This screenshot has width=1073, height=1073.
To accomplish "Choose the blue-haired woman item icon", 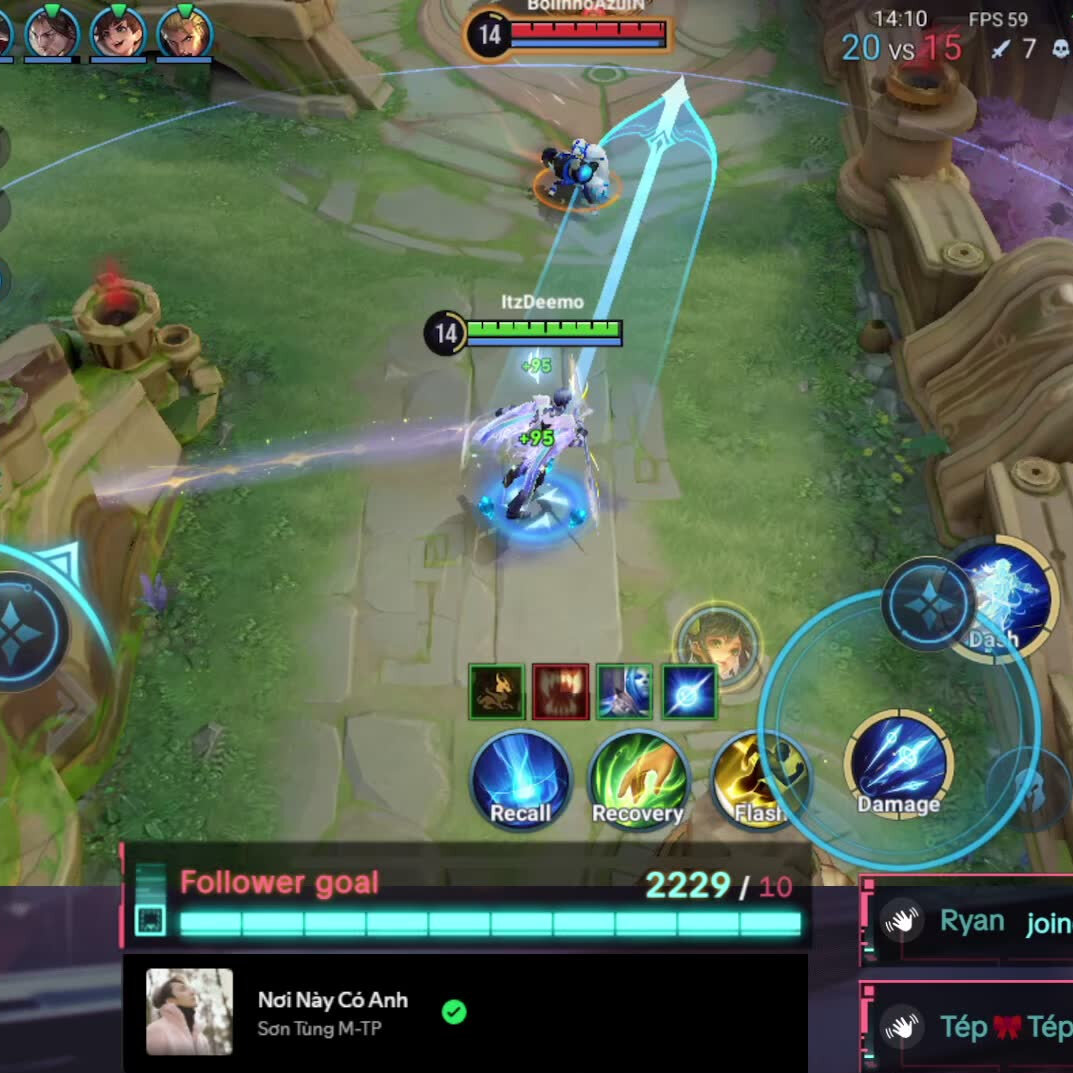I will 624,692.
